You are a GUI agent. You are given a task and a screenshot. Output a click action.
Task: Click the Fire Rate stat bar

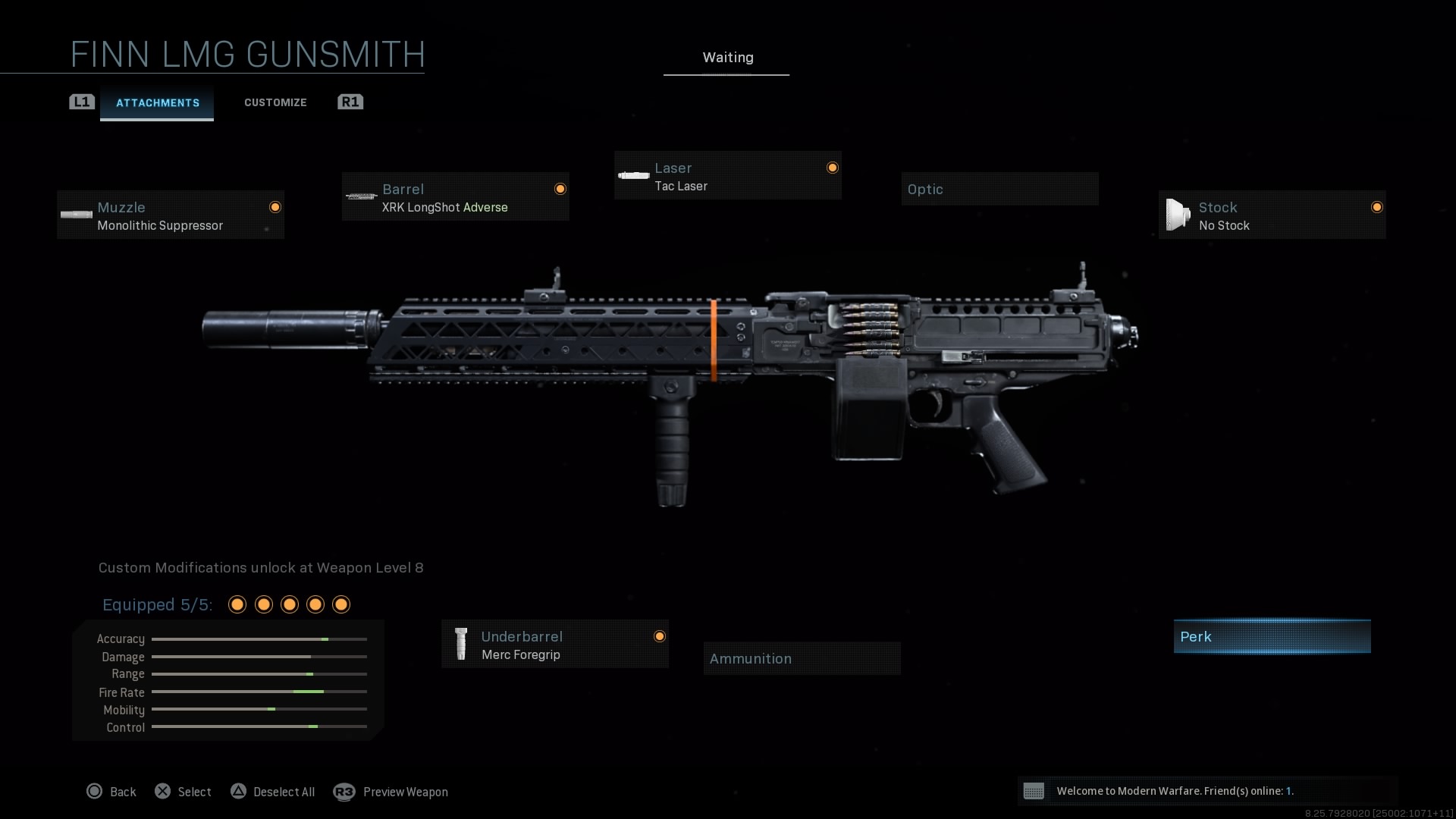tap(259, 692)
